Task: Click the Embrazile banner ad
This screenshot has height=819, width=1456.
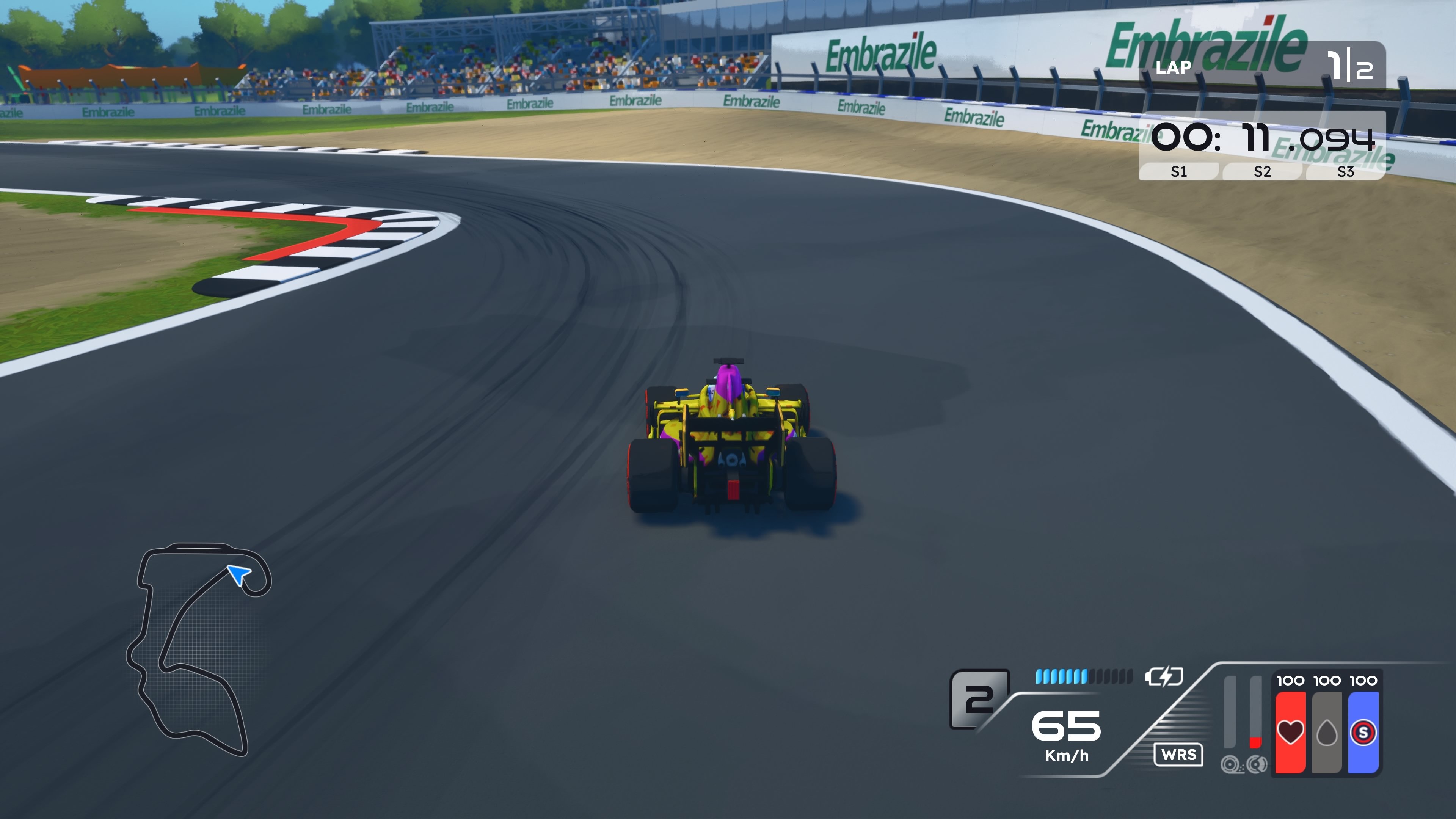Action: [x=880, y=50]
